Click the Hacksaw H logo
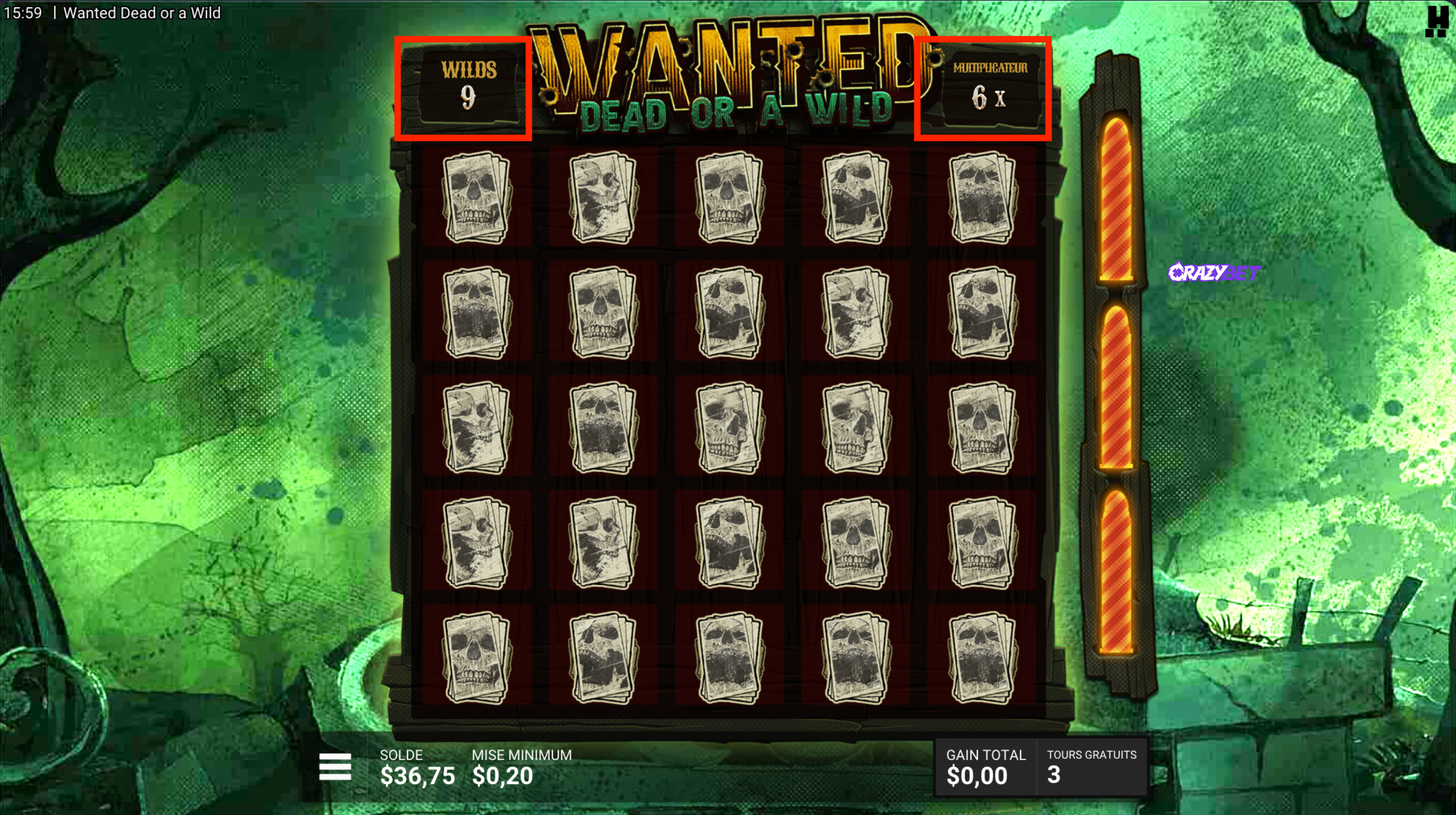Screen dimensions: 1456x815 coord(1436,21)
